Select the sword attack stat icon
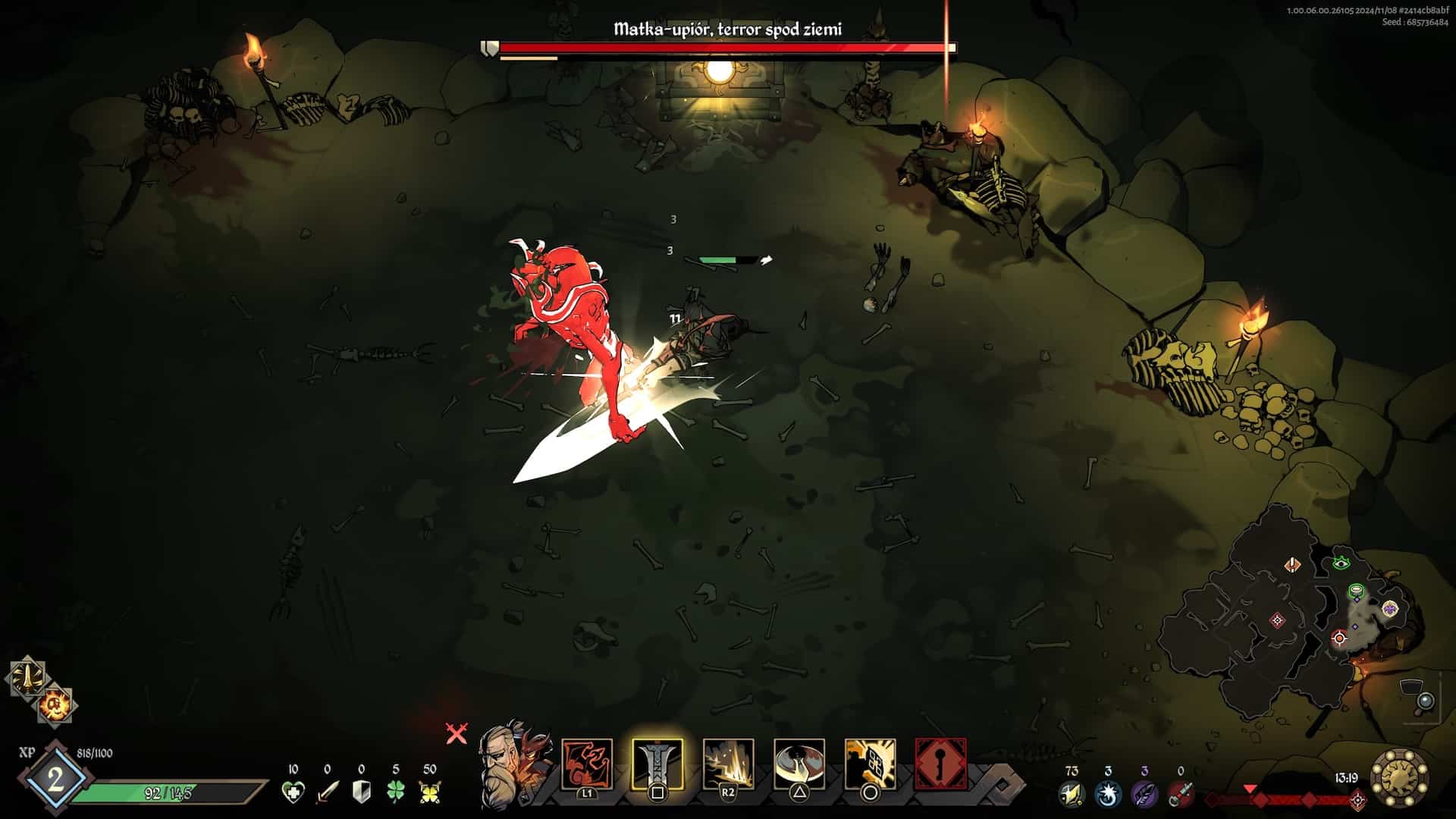The image size is (1456, 819). [x=328, y=792]
